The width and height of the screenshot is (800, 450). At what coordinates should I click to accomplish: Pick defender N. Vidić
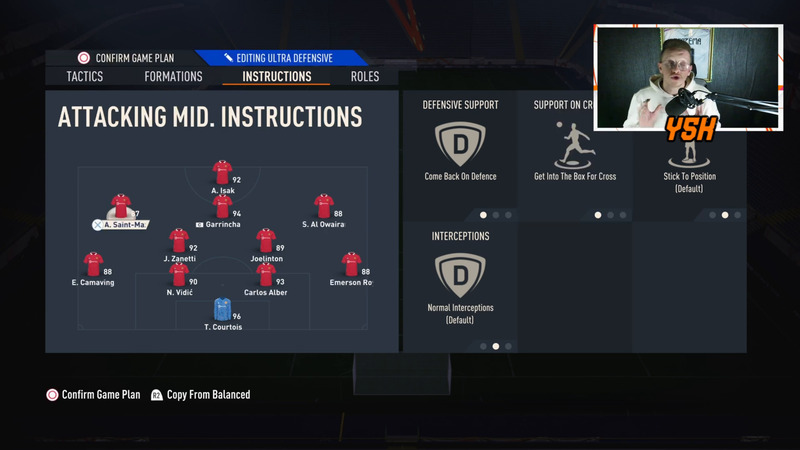tap(179, 274)
